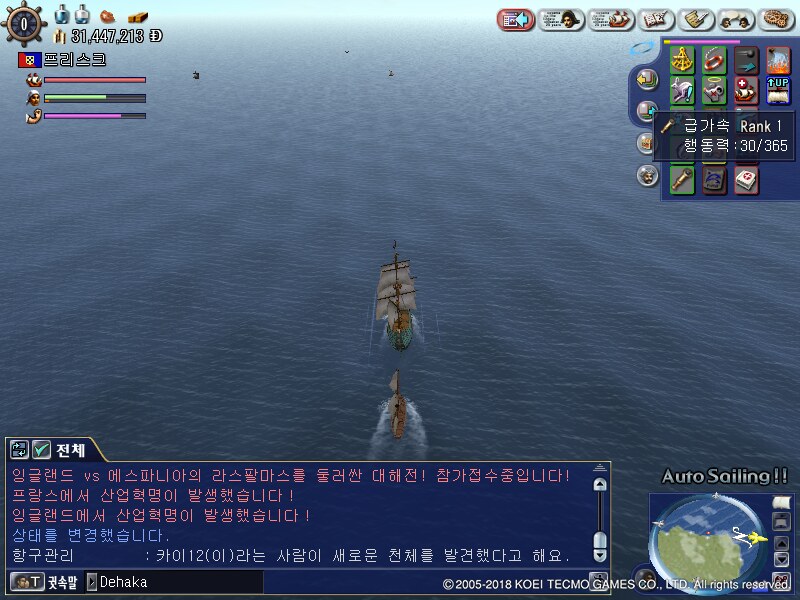The width and height of the screenshot is (800, 600).
Task: Activate the fire-fighting water skill icon
Action: (x=778, y=60)
